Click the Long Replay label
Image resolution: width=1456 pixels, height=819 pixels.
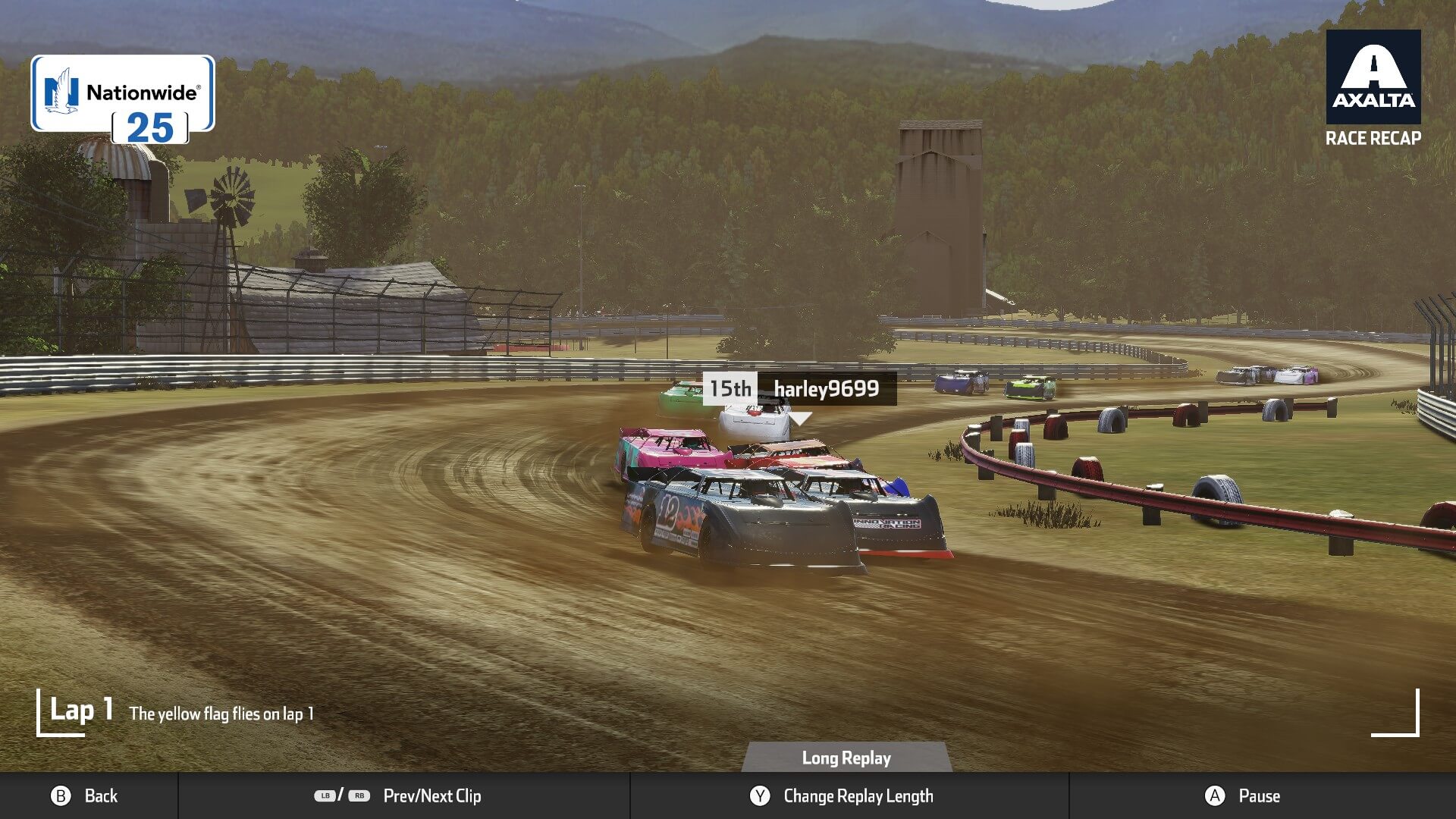[846, 758]
